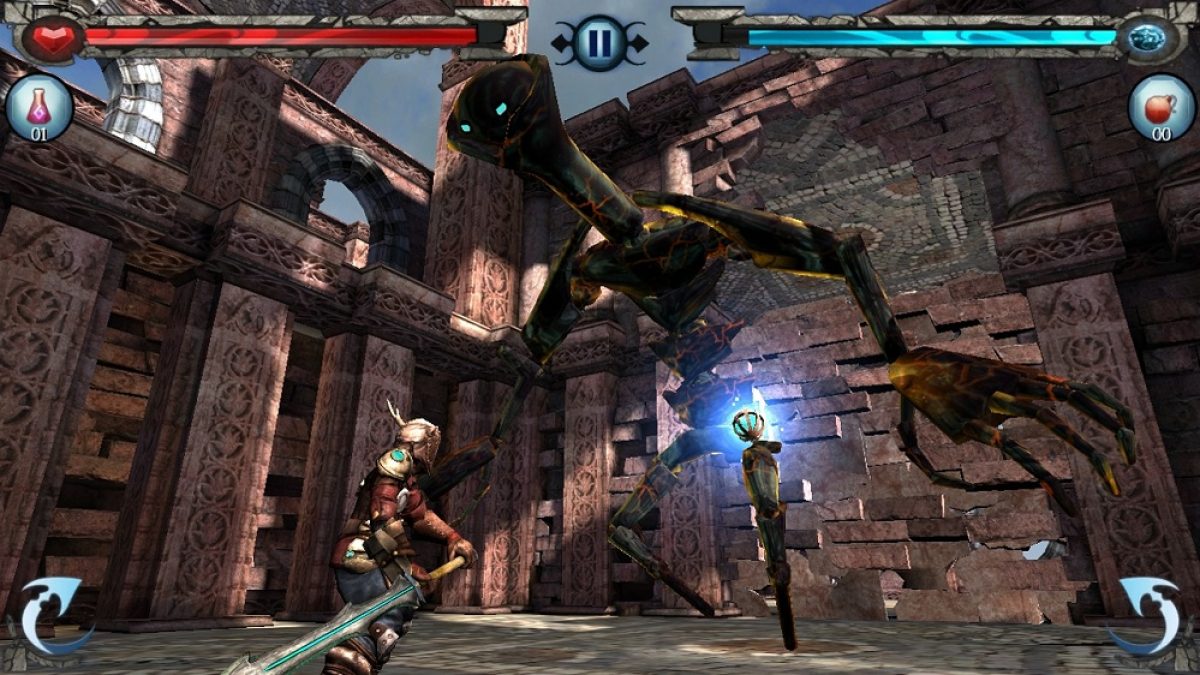Use the pink health potion
This screenshot has height=675, width=1200.
[39, 107]
